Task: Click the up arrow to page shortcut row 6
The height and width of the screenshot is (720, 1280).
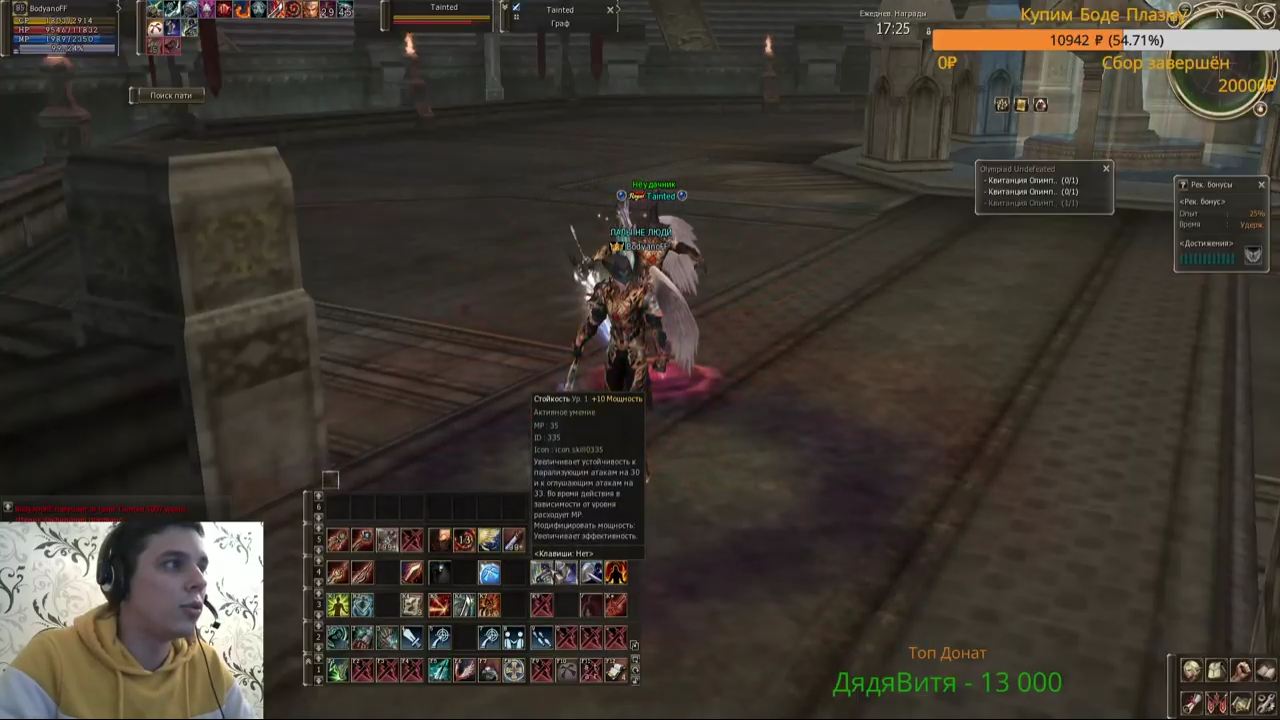Action: pos(318,494)
